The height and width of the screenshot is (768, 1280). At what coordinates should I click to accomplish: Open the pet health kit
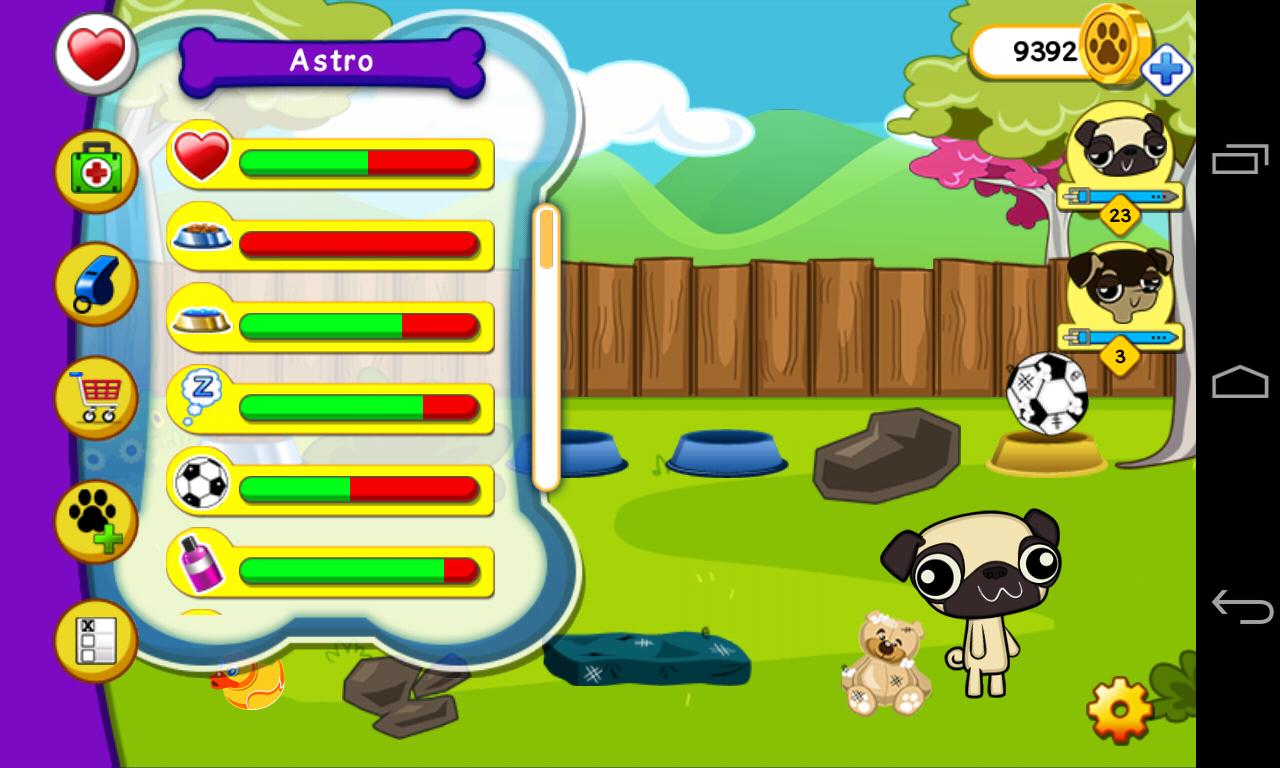coord(95,170)
